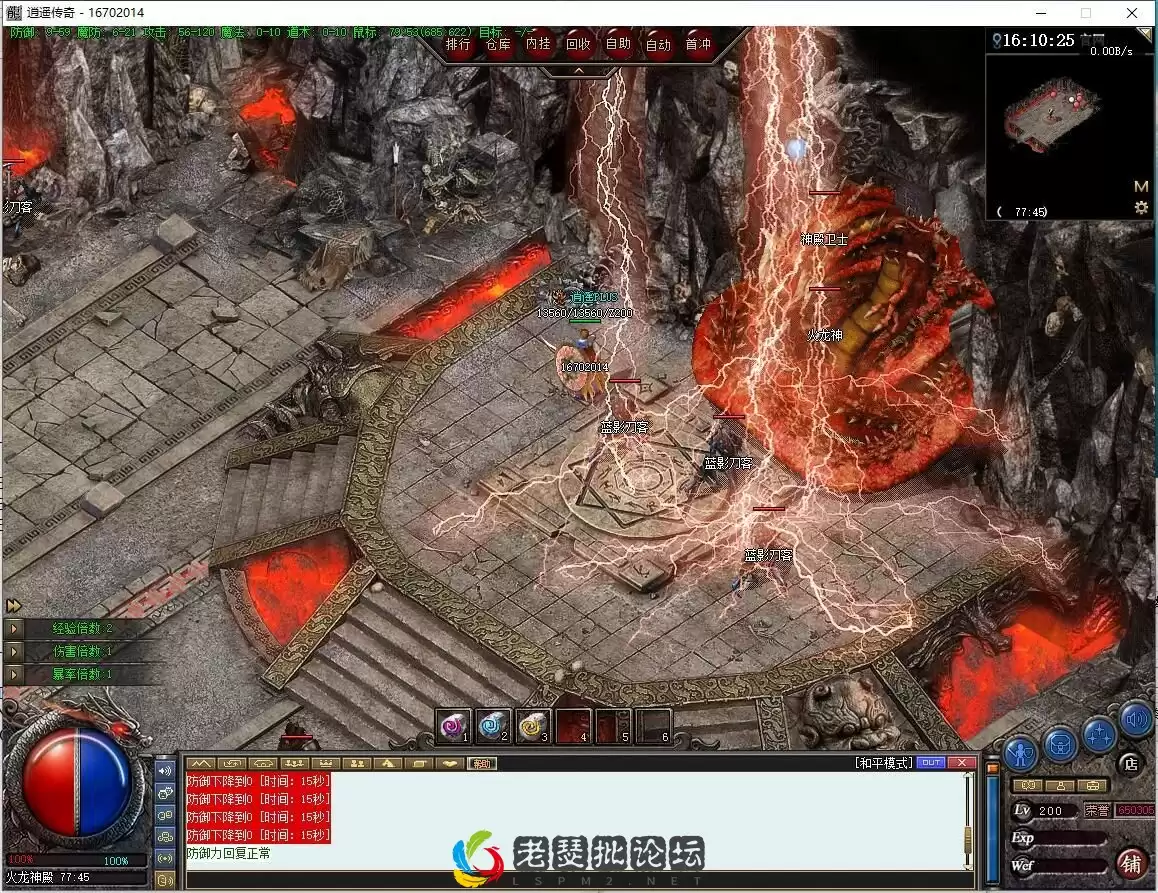This screenshot has width=1158, height=893.
Task: Open the 自助 self-service menu
Action: pyautogui.click(x=618, y=44)
